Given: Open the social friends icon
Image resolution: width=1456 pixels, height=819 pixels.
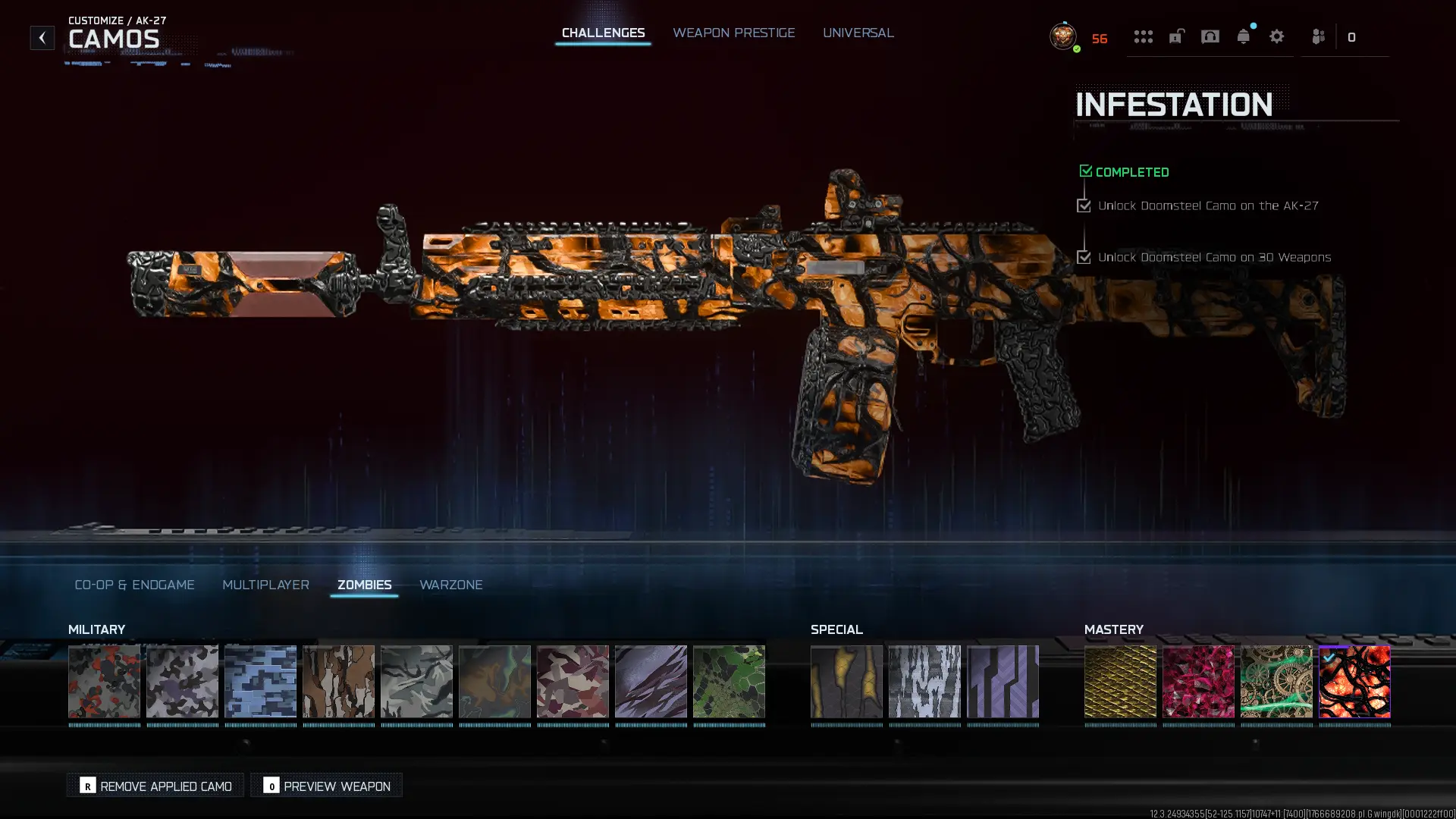Looking at the screenshot, I should pos(1317,36).
